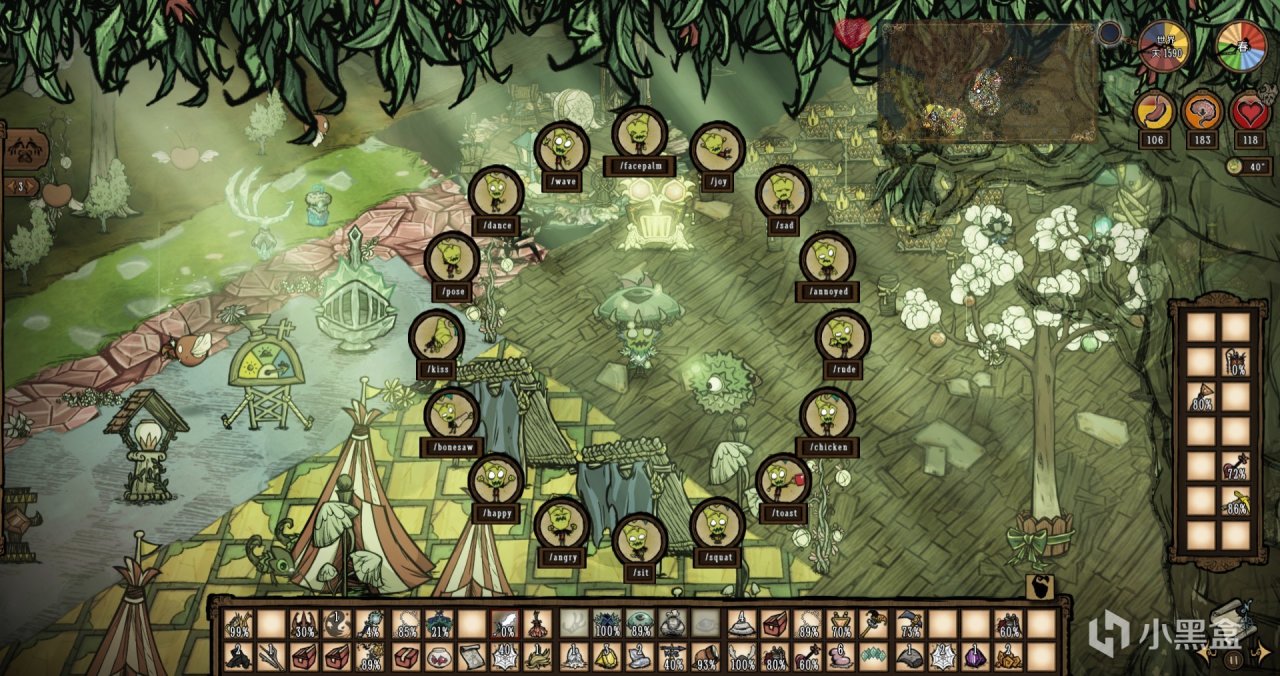Pick the /angry emote
The width and height of the screenshot is (1280, 676).
[x=561, y=524]
